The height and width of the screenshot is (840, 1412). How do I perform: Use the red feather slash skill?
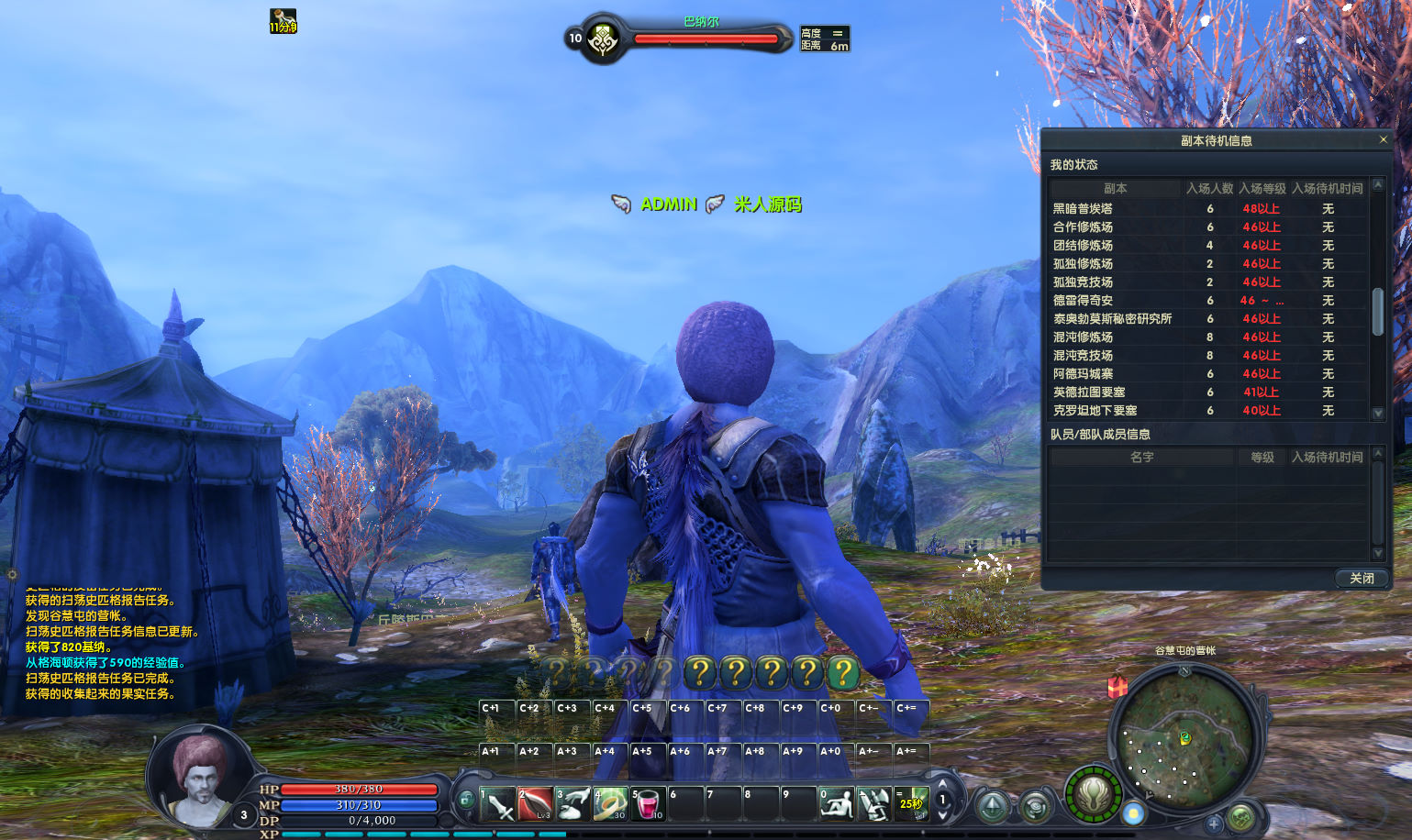[535, 804]
